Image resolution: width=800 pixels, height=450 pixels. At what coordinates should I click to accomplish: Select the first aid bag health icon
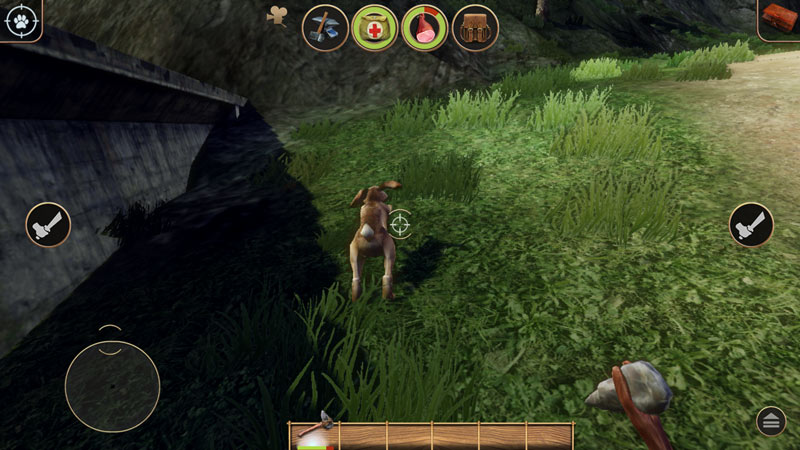coord(375,28)
